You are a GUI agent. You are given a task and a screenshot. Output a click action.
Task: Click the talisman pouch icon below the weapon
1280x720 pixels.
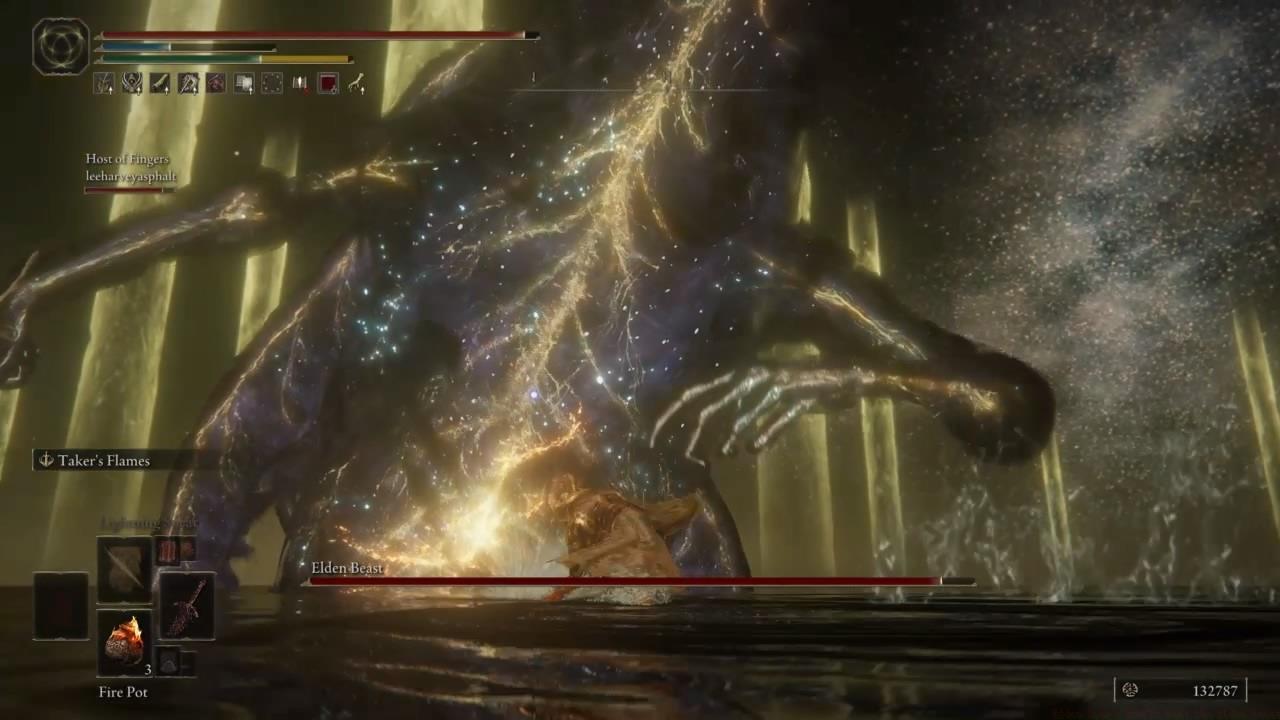(x=170, y=660)
